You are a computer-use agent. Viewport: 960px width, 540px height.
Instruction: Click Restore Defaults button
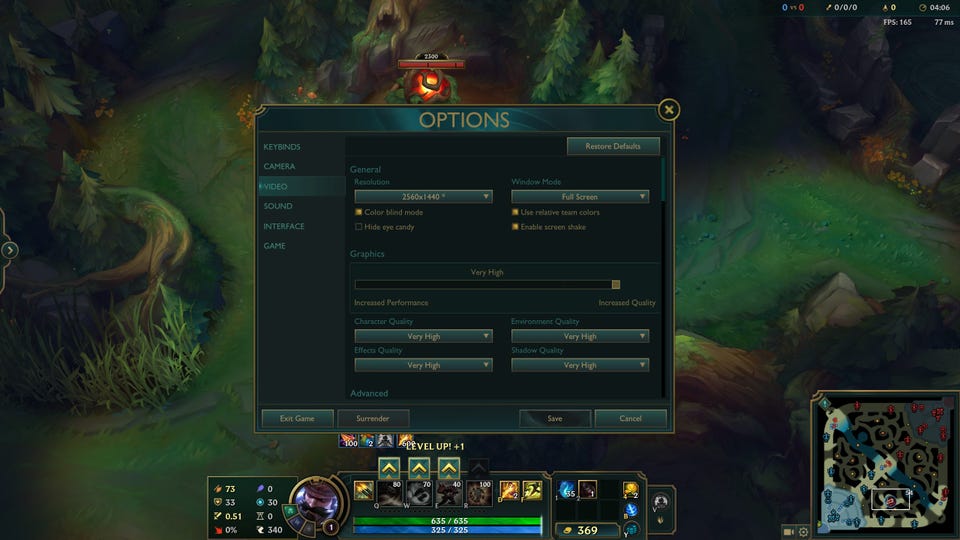point(613,146)
